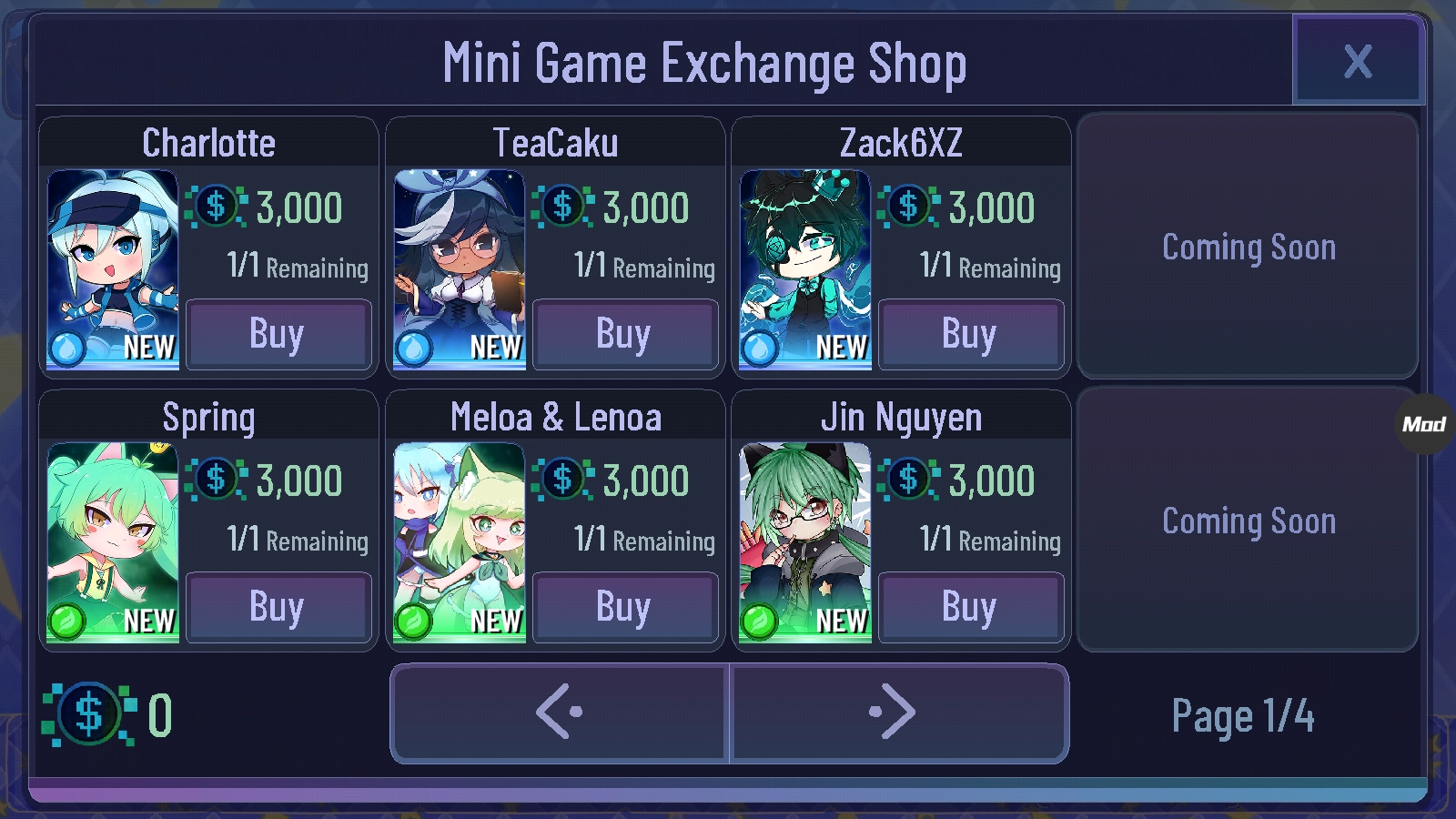Viewport: 1456px width, 819px height.
Task: Buy the Zack6XZ character
Action: coord(970,334)
